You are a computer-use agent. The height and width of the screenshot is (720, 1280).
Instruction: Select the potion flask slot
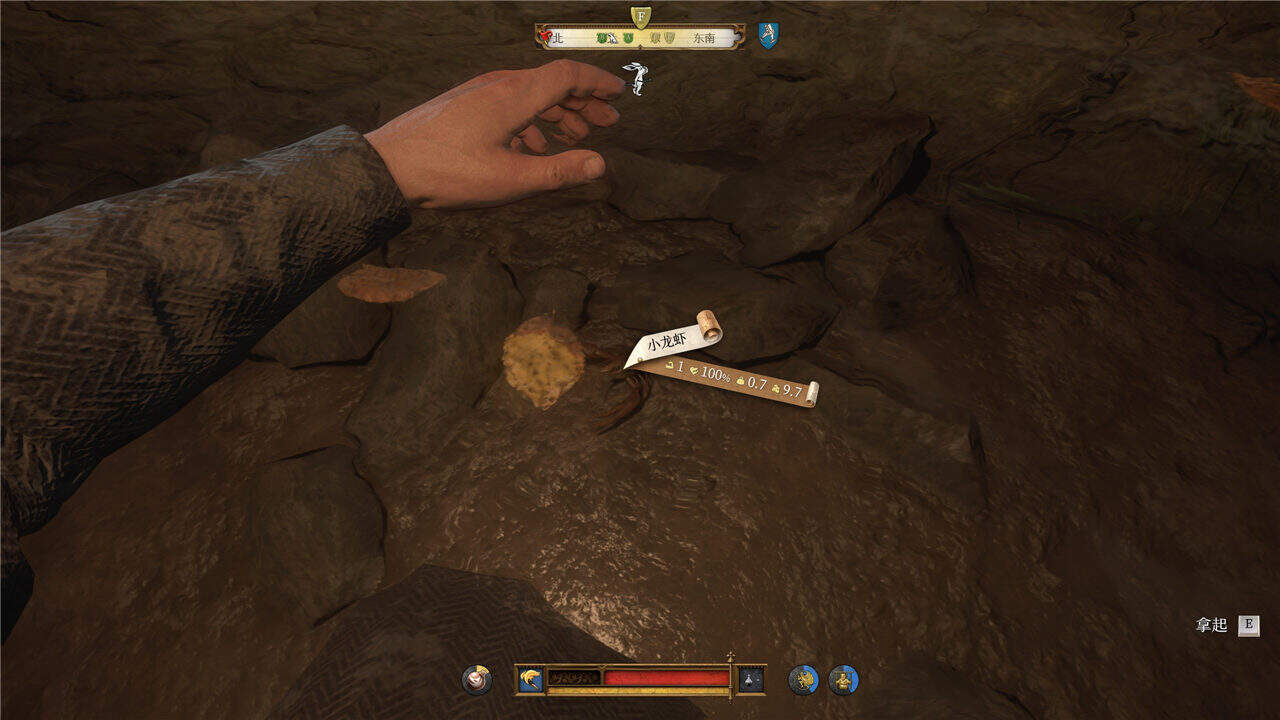click(x=751, y=680)
